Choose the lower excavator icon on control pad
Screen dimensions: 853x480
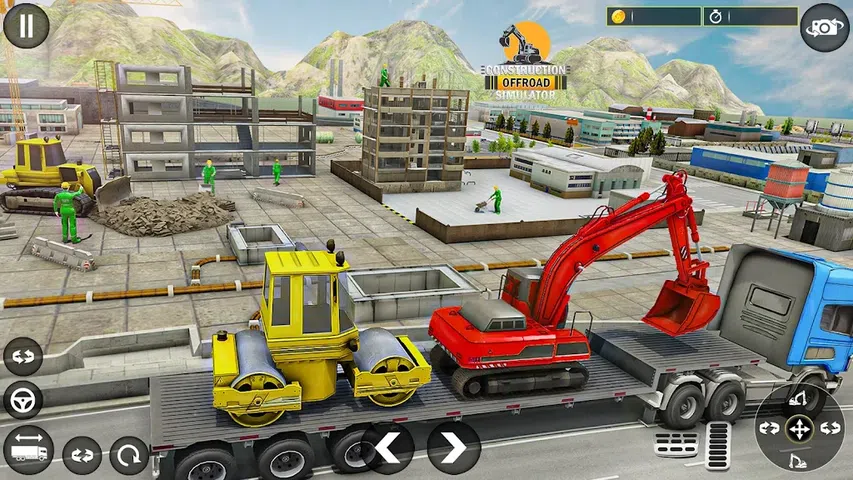click(x=799, y=459)
